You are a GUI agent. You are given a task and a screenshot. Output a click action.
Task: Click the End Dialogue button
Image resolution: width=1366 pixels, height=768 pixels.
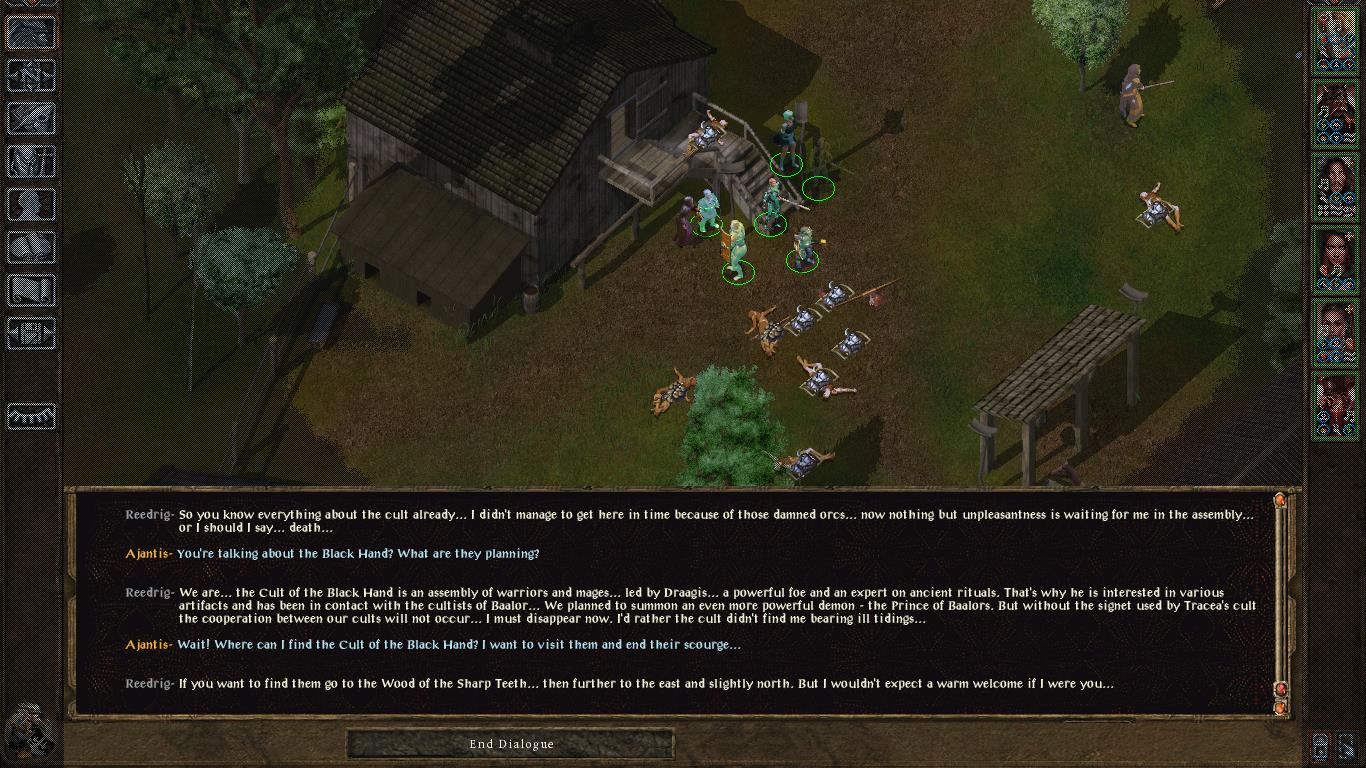click(x=511, y=744)
